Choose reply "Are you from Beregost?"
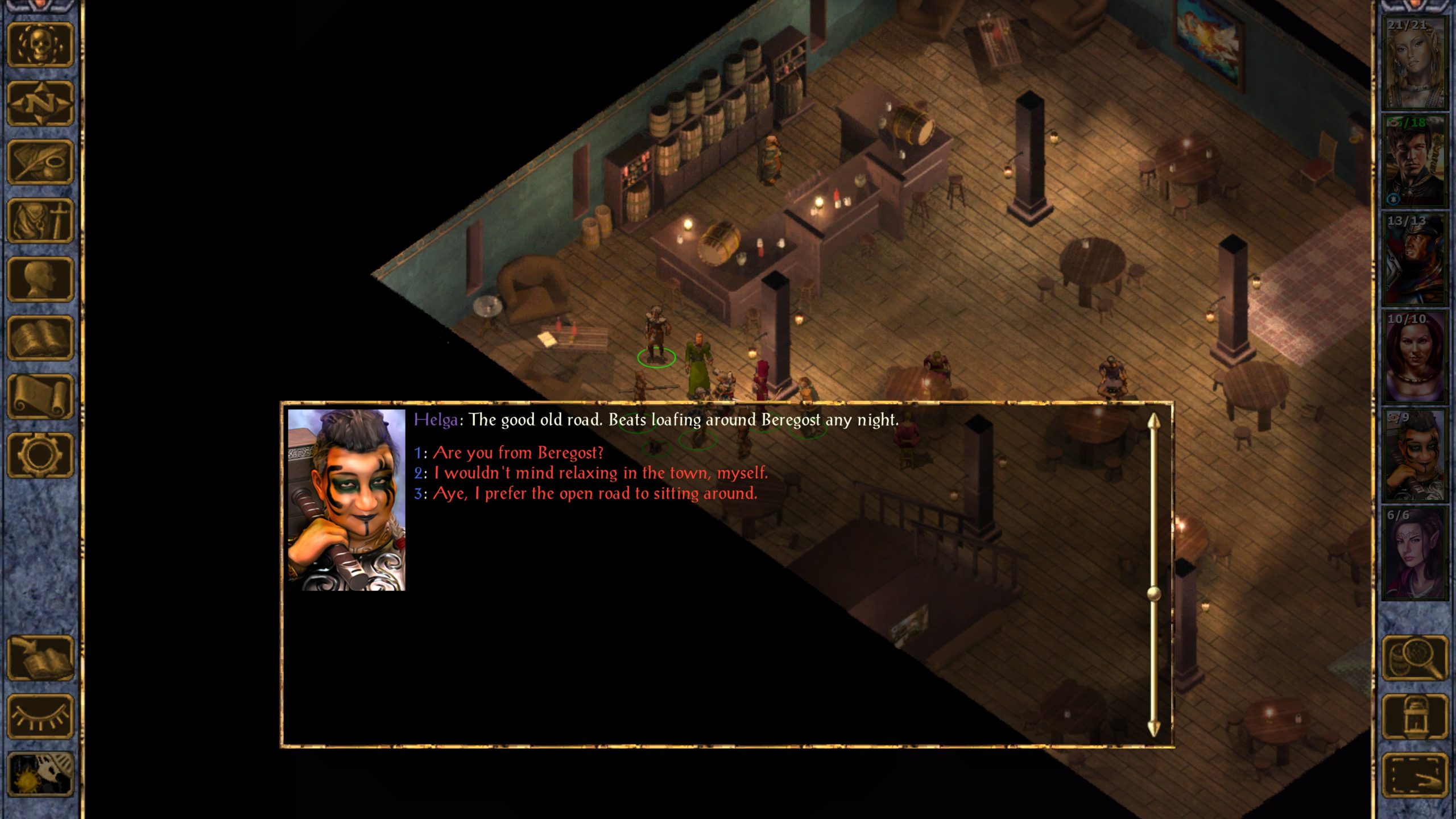1456x819 pixels. pyautogui.click(x=518, y=453)
